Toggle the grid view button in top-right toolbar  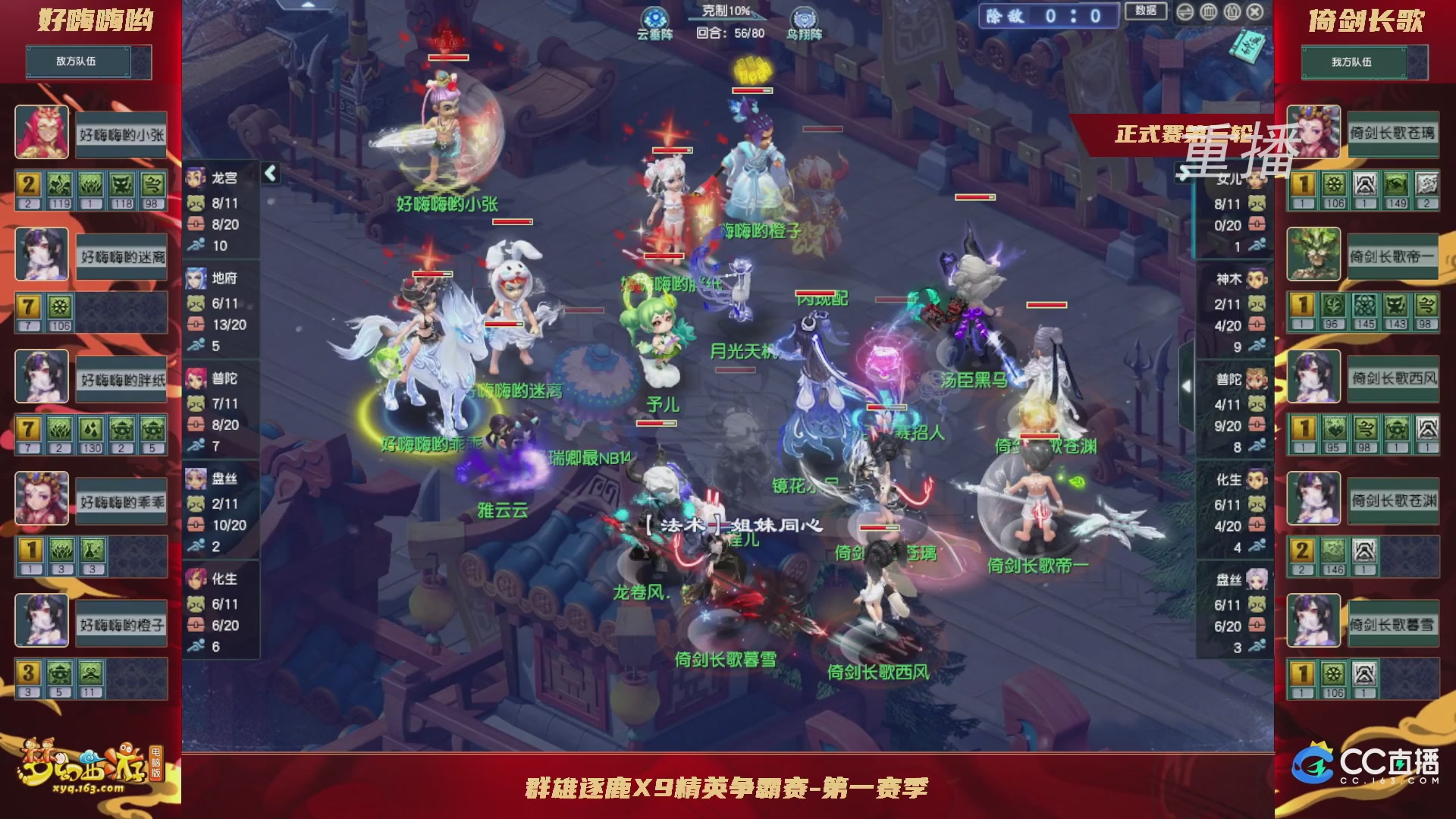click(x=1208, y=12)
